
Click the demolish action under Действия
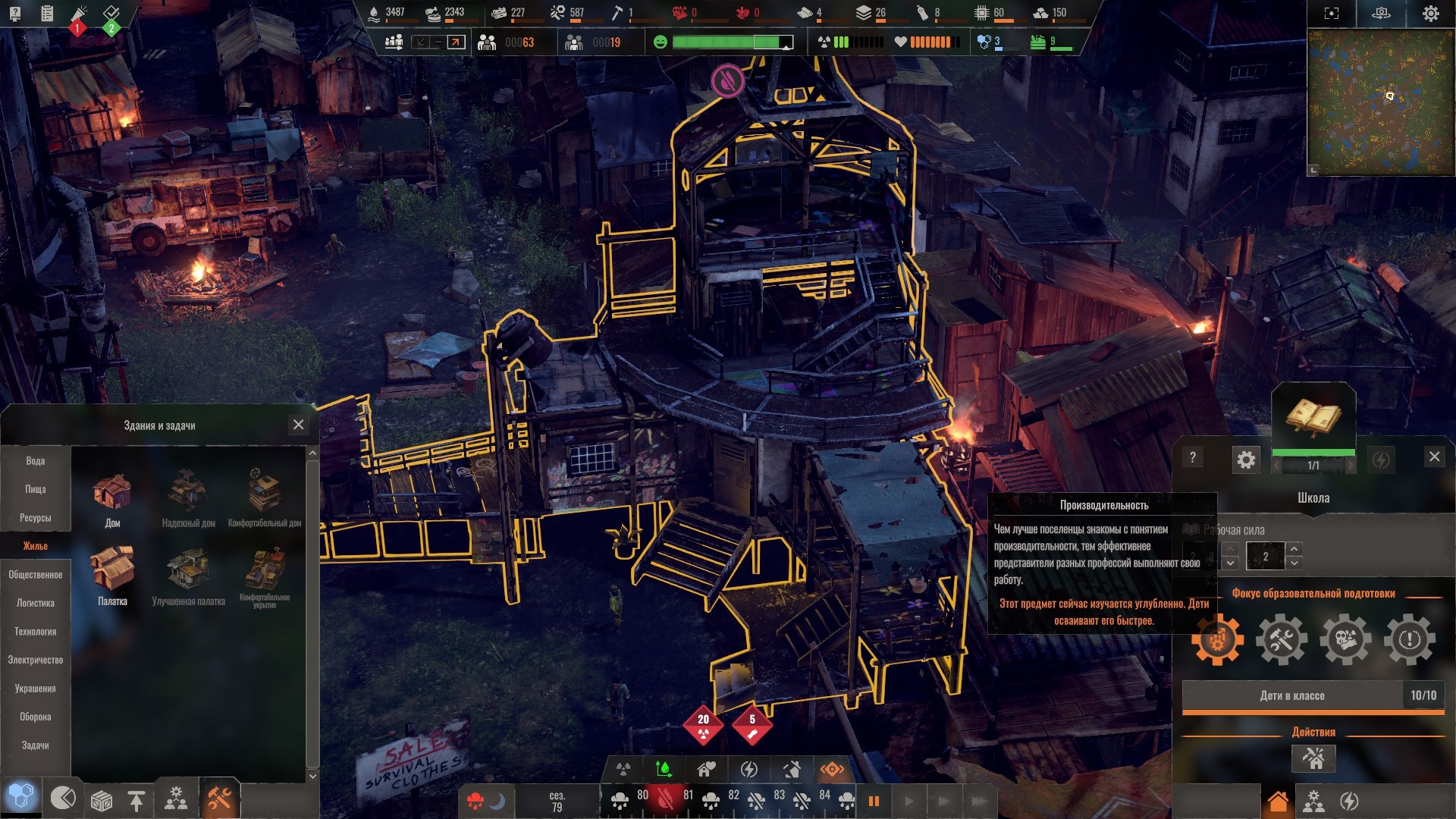pyautogui.click(x=1313, y=758)
